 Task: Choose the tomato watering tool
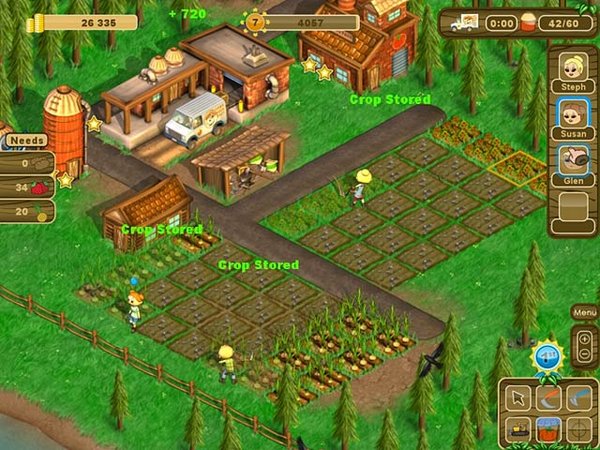(x=549, y=429)
